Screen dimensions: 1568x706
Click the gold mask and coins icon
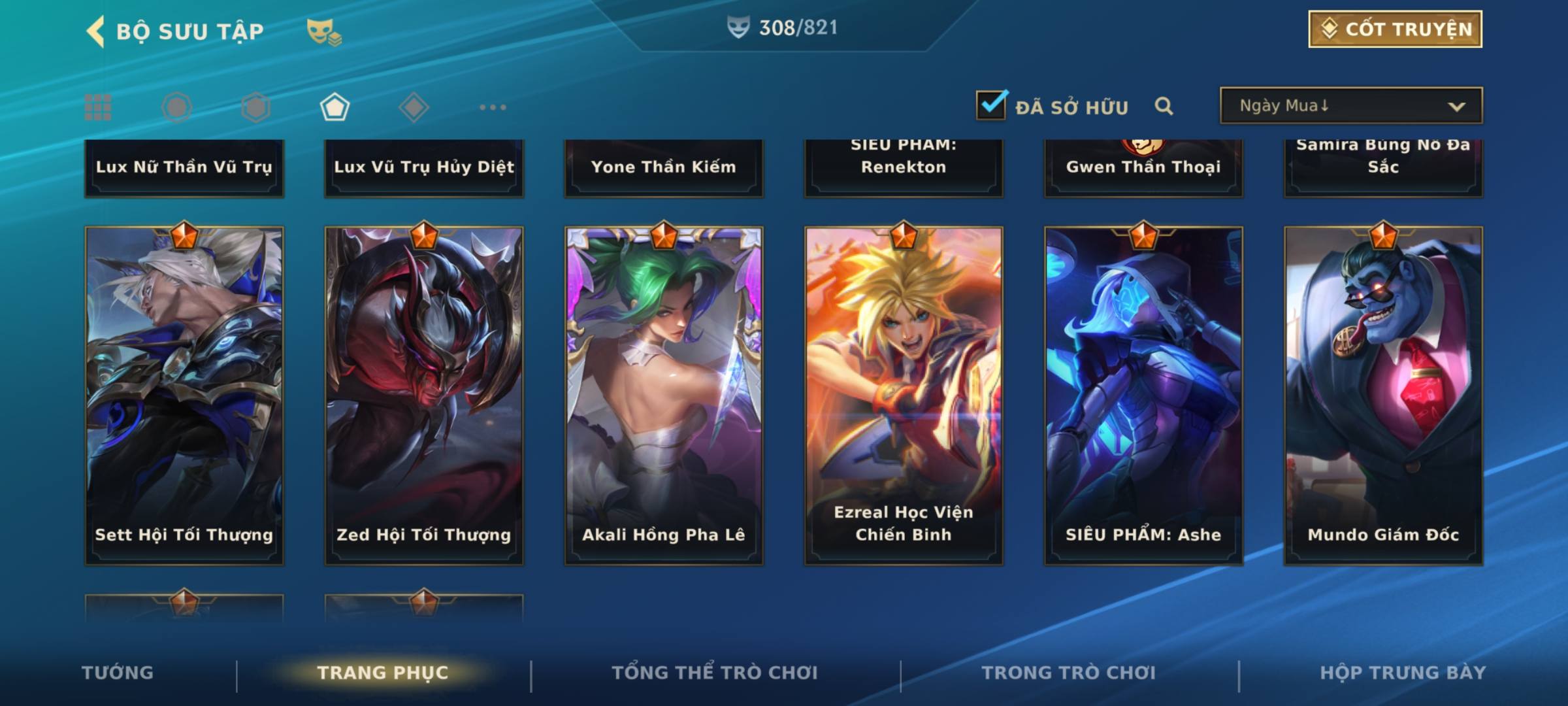[x=324, y=31]
